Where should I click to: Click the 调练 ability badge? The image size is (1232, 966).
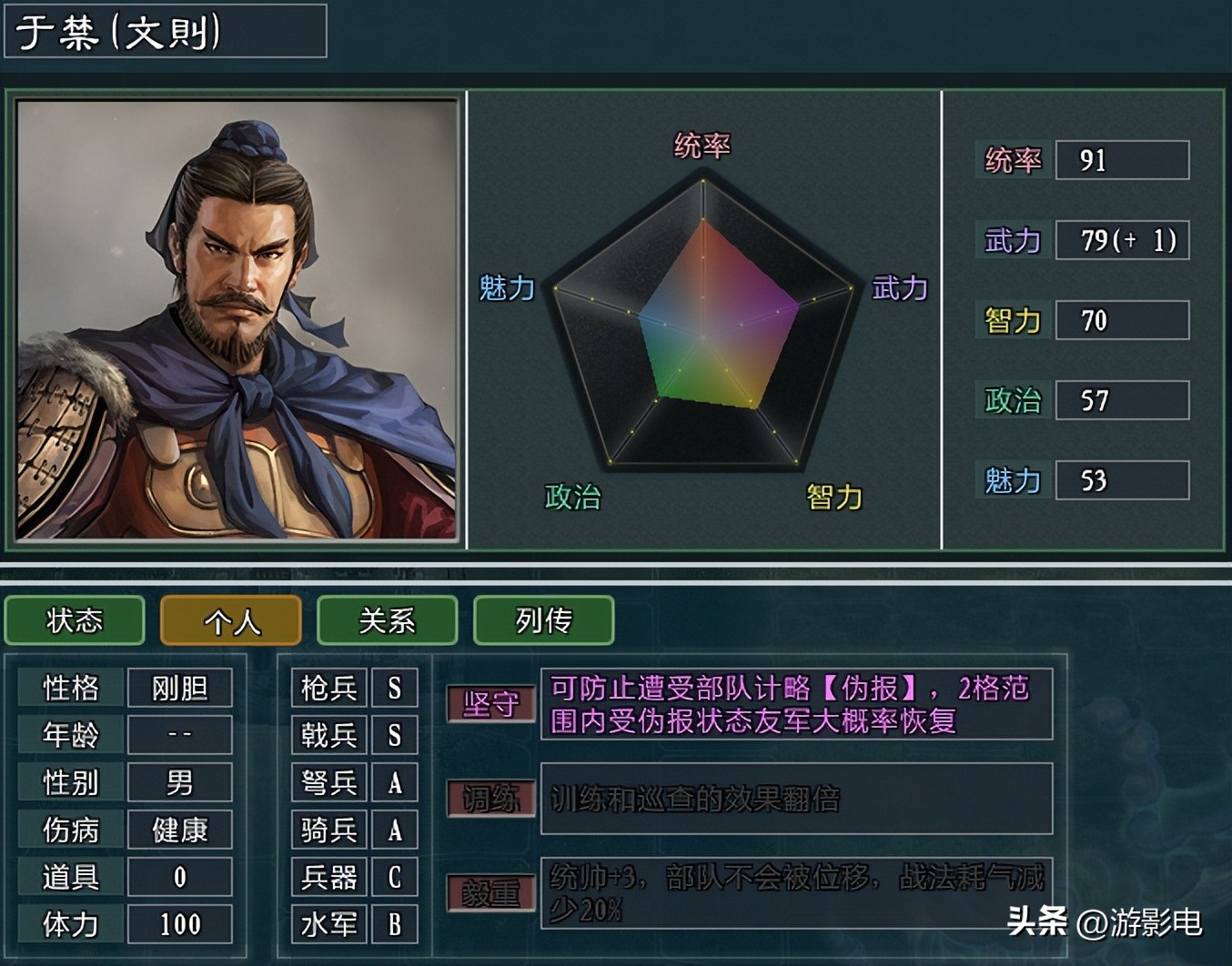coord(490,800)
